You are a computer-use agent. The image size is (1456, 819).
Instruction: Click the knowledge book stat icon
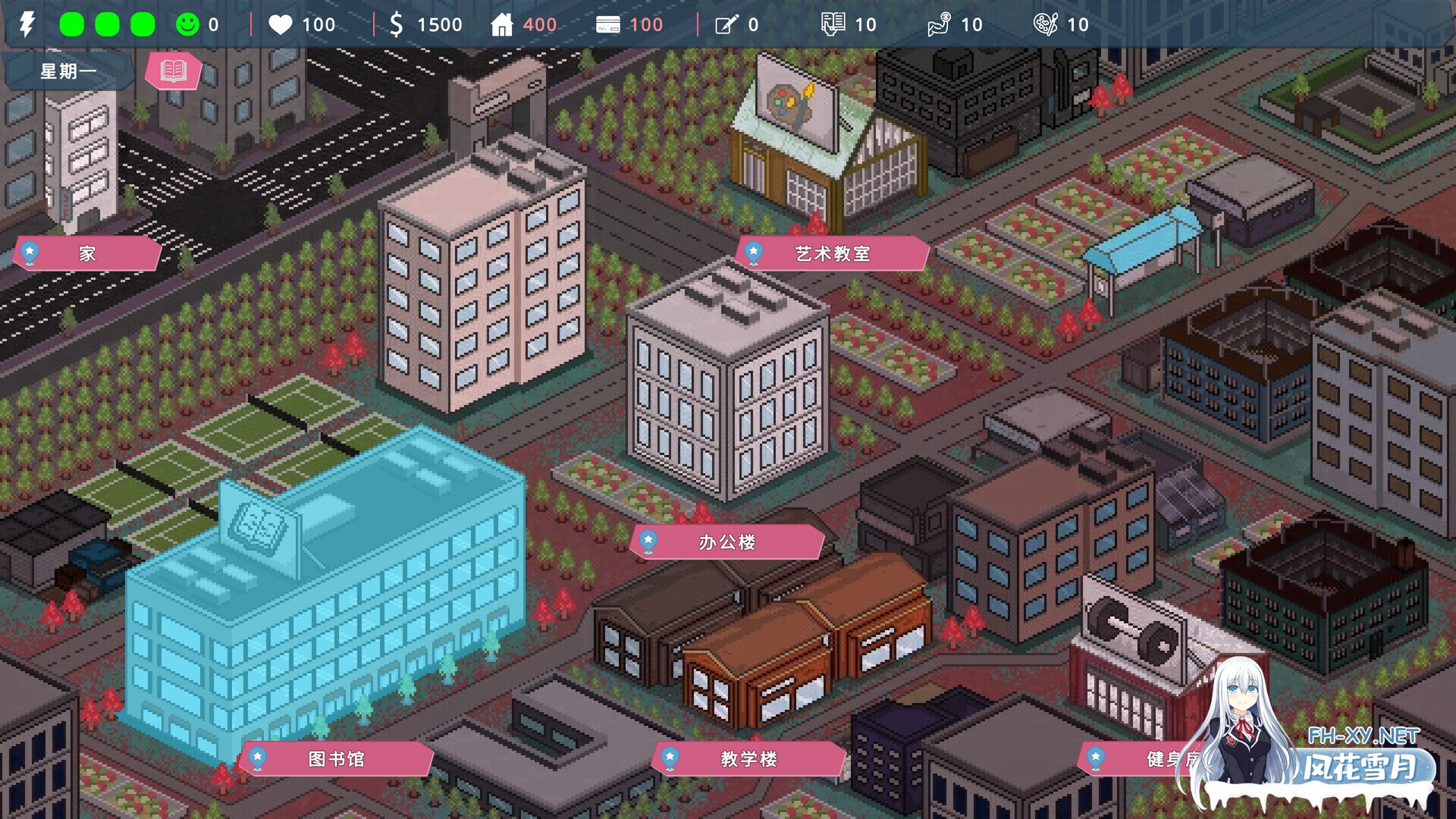834,24
